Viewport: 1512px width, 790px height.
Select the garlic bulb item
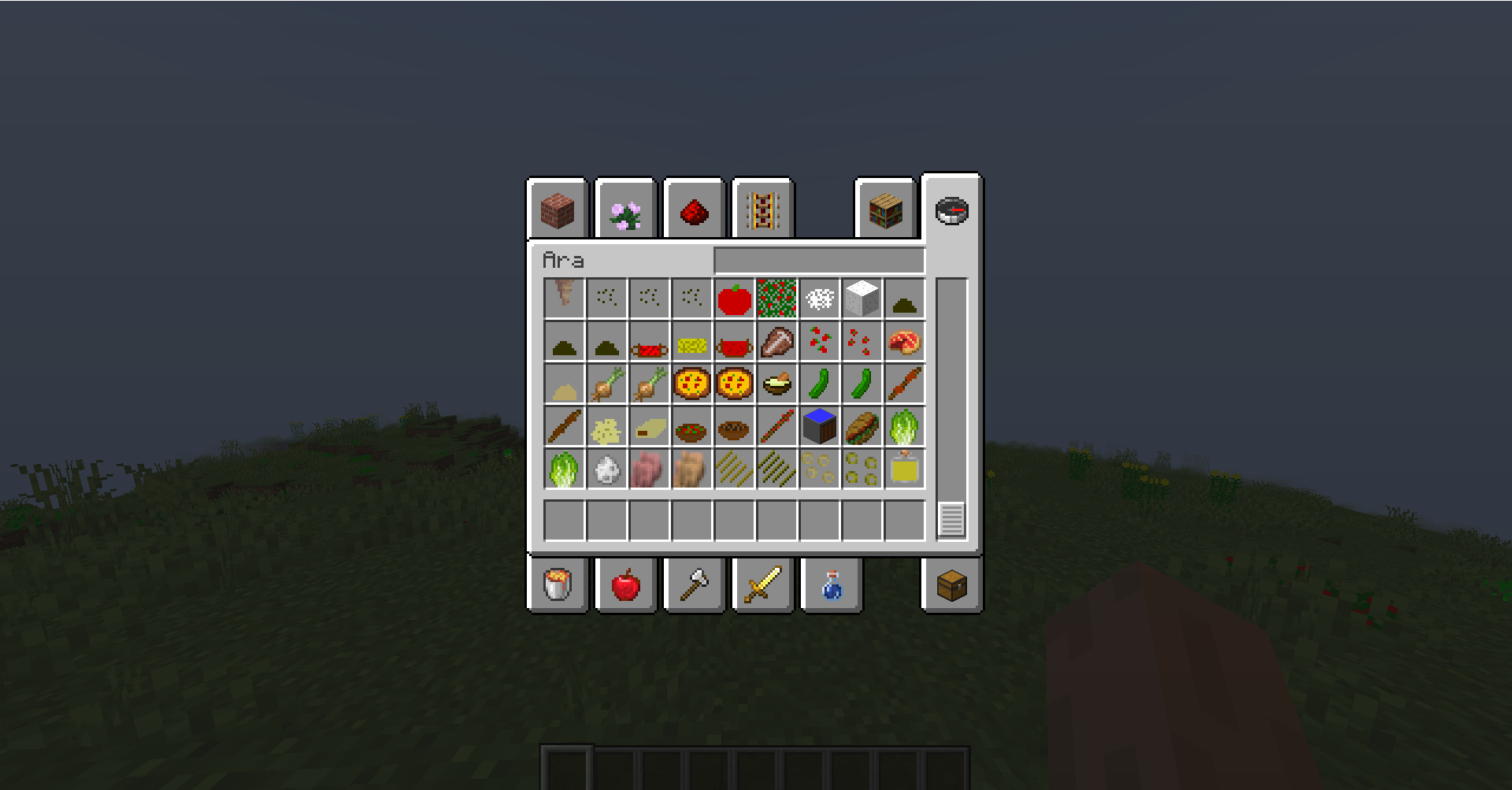(606, 469)
